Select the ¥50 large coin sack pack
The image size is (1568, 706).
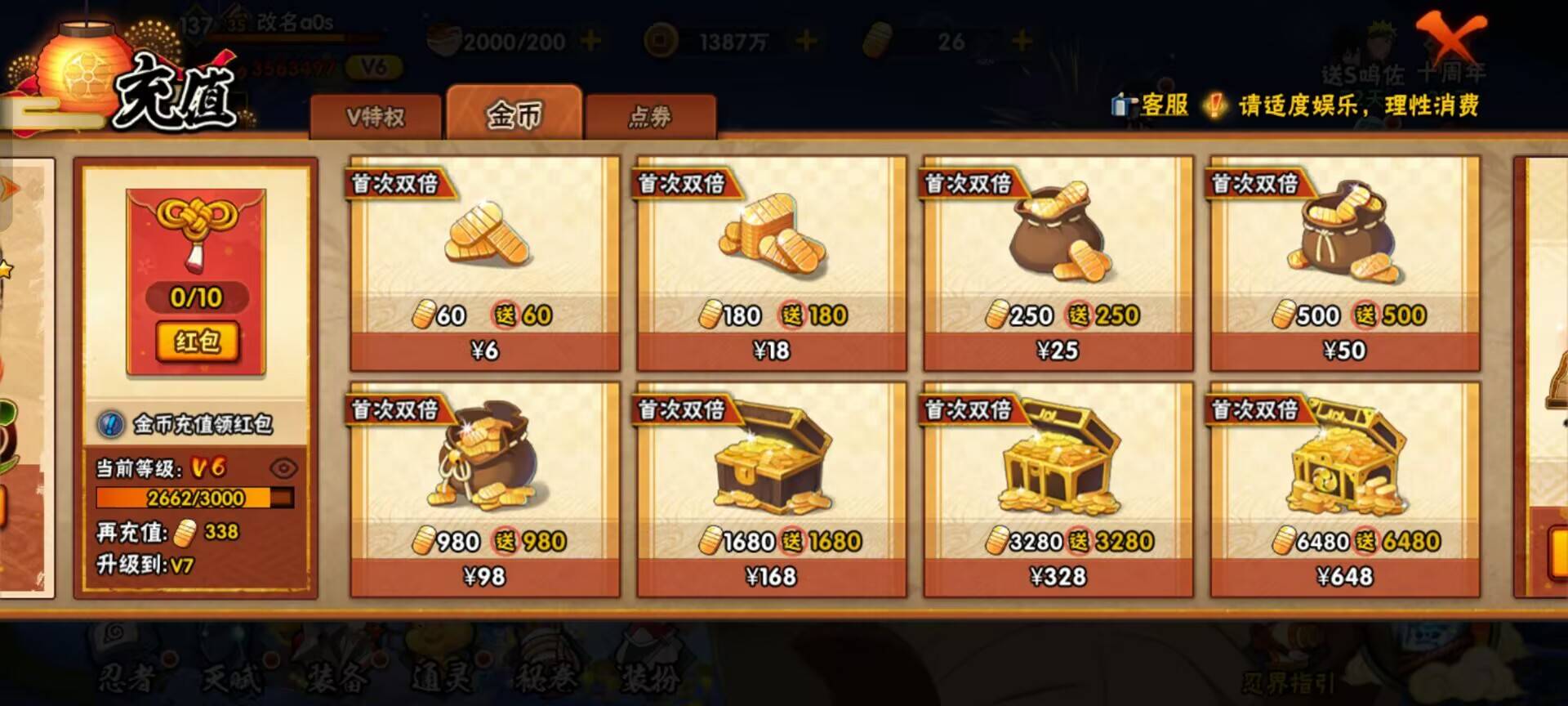(x=1344, y=261)
